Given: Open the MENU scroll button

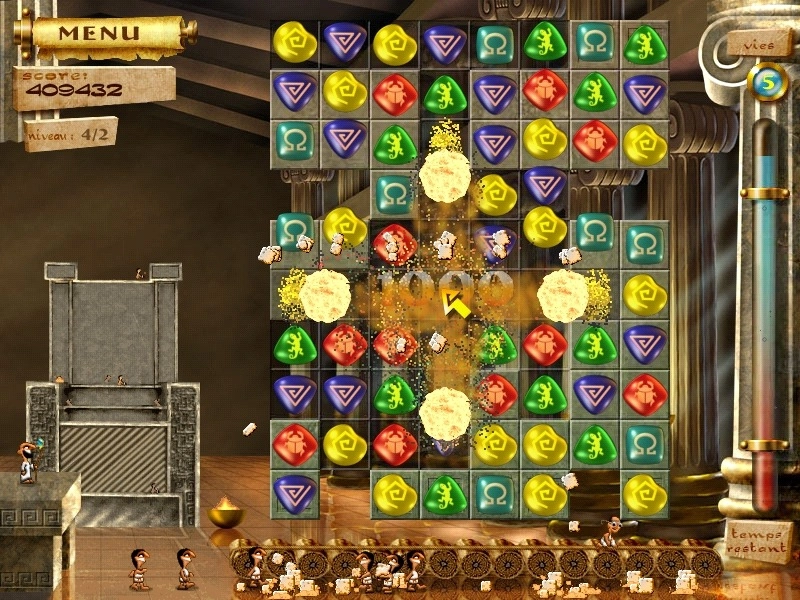Looking at the screenshot, I should pos(98,33).
